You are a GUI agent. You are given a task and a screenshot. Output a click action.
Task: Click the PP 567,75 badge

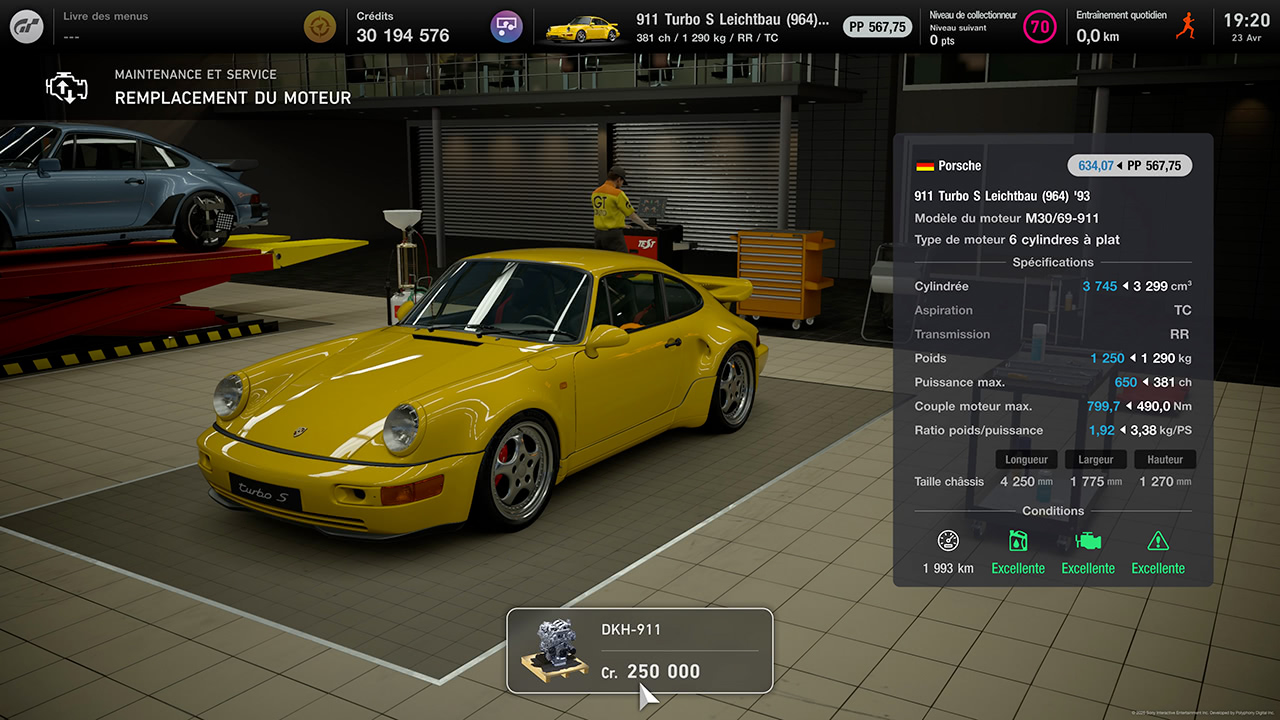click(877, 27)
